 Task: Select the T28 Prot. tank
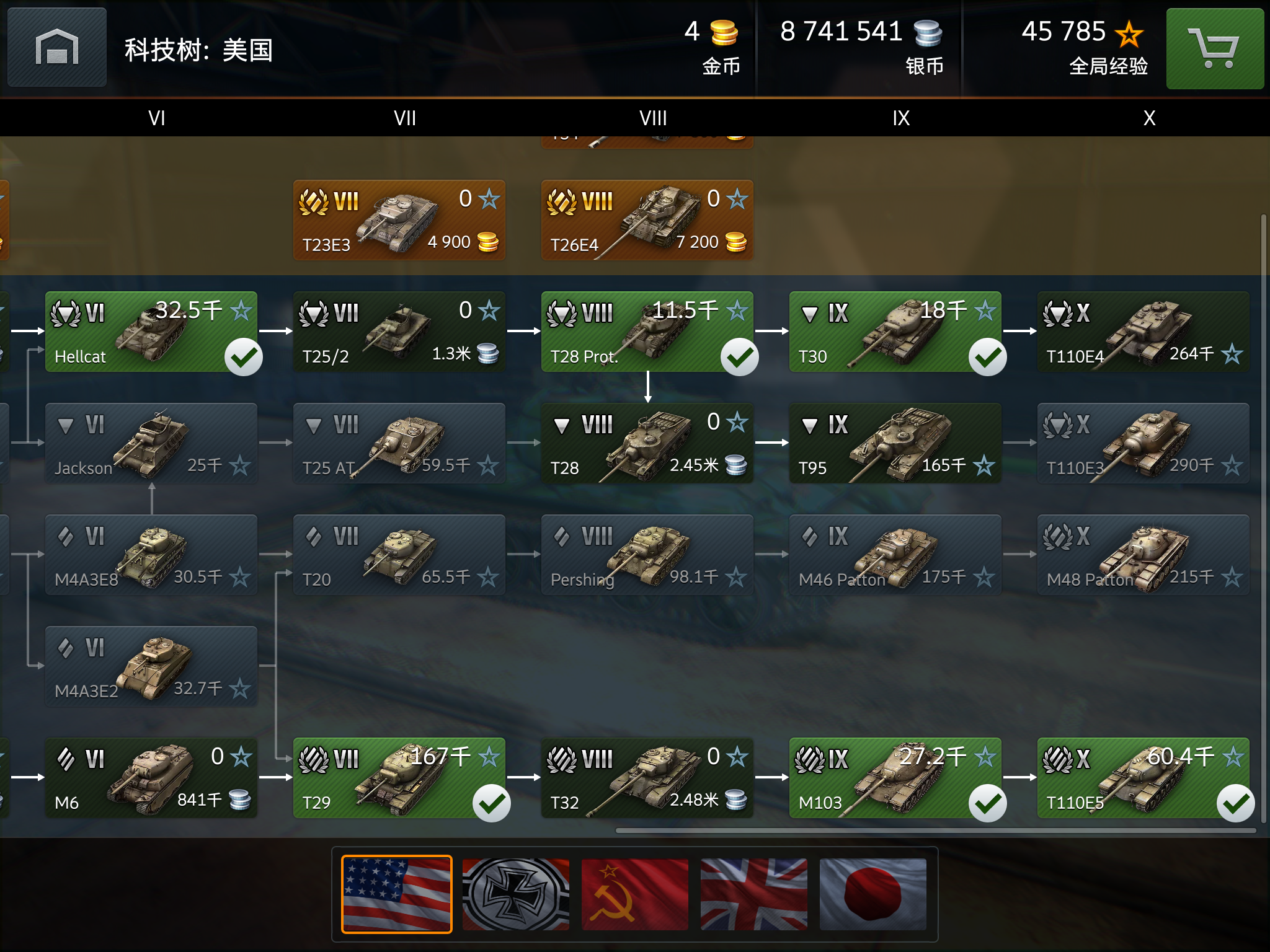click(647, 332)
